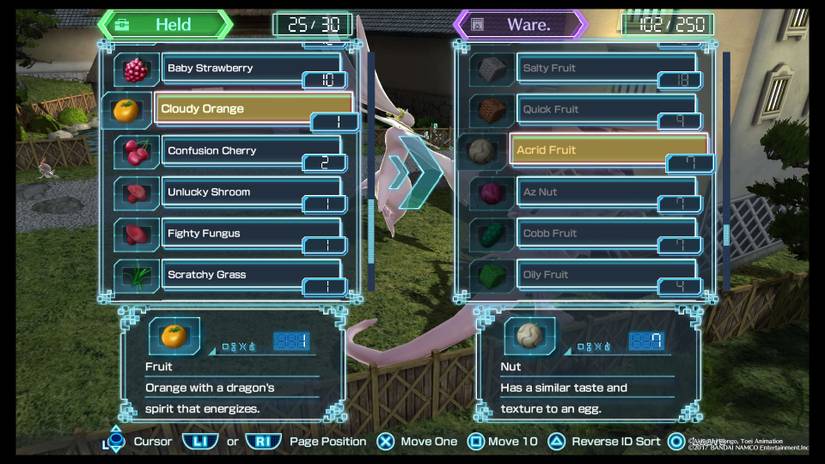The height and width of the screenshot is (464, 825).
Task: Pick the Acrid Fruit warehouse row
Action: pyautogui.click(x=608, y=150)
